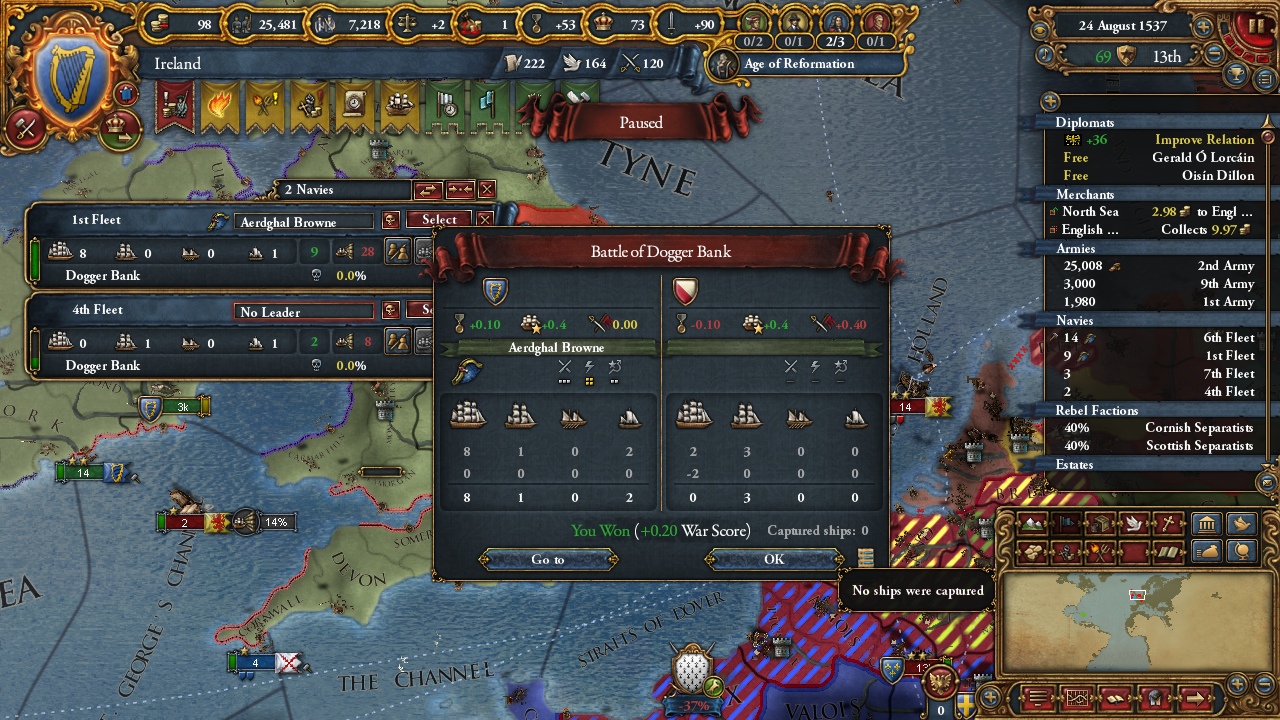Toggle the greyed ship selection icon in 1st Fleet
The image size is (1280, 720).
424,251
